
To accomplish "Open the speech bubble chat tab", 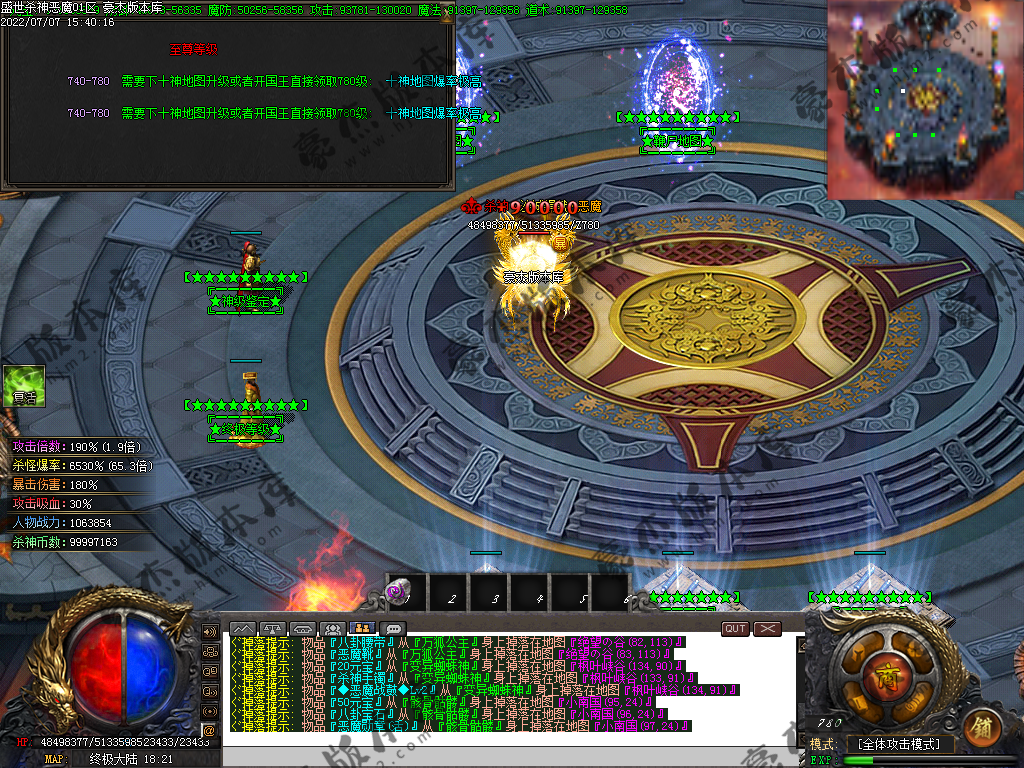I will (x=395, y=628).
